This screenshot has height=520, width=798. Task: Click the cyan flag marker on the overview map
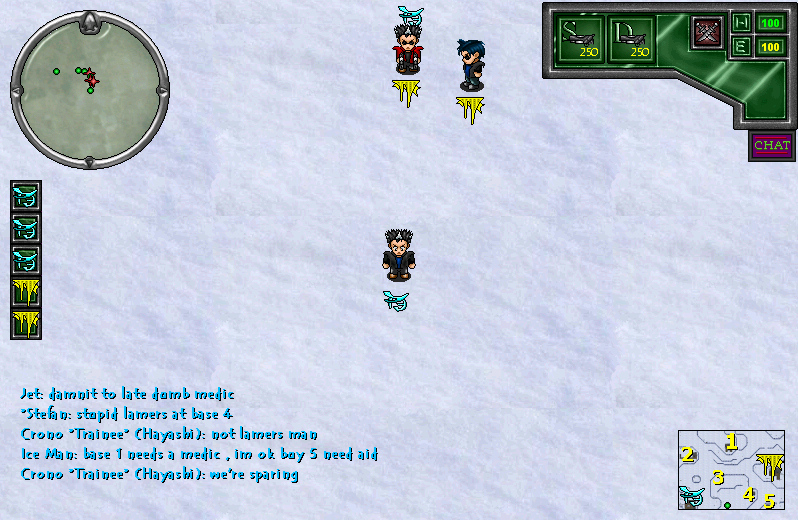[693, 496]
